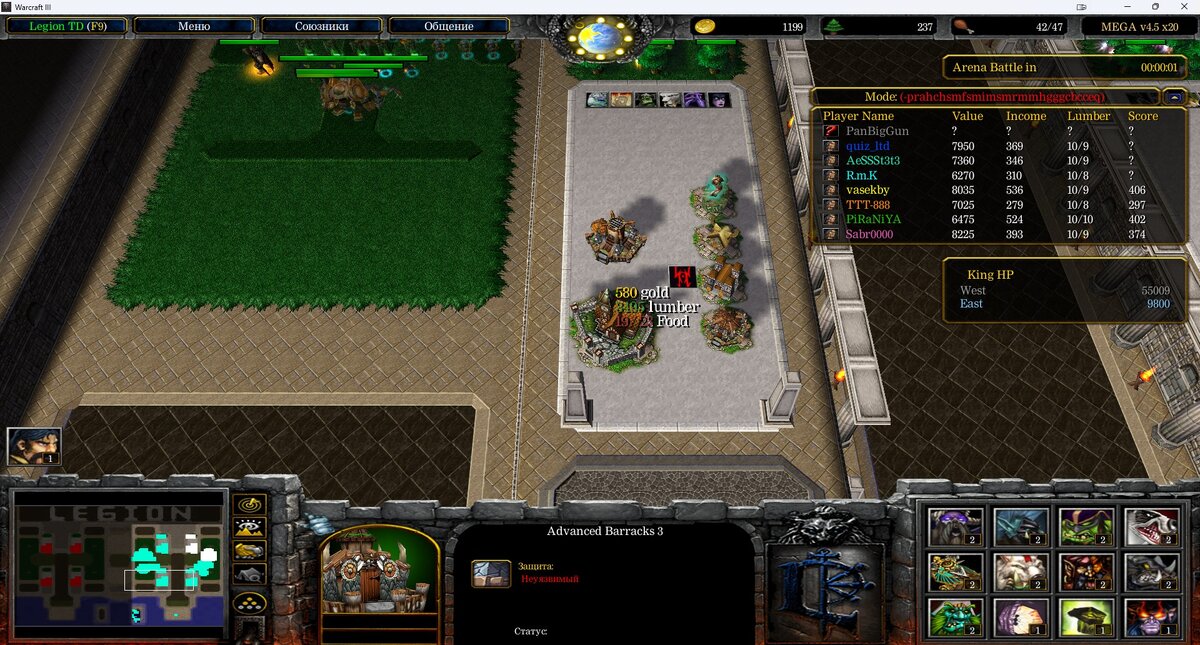Click on the Legion minimap
The height and width of the screenshot is (645, 1200).
click(x=119, y=563)
